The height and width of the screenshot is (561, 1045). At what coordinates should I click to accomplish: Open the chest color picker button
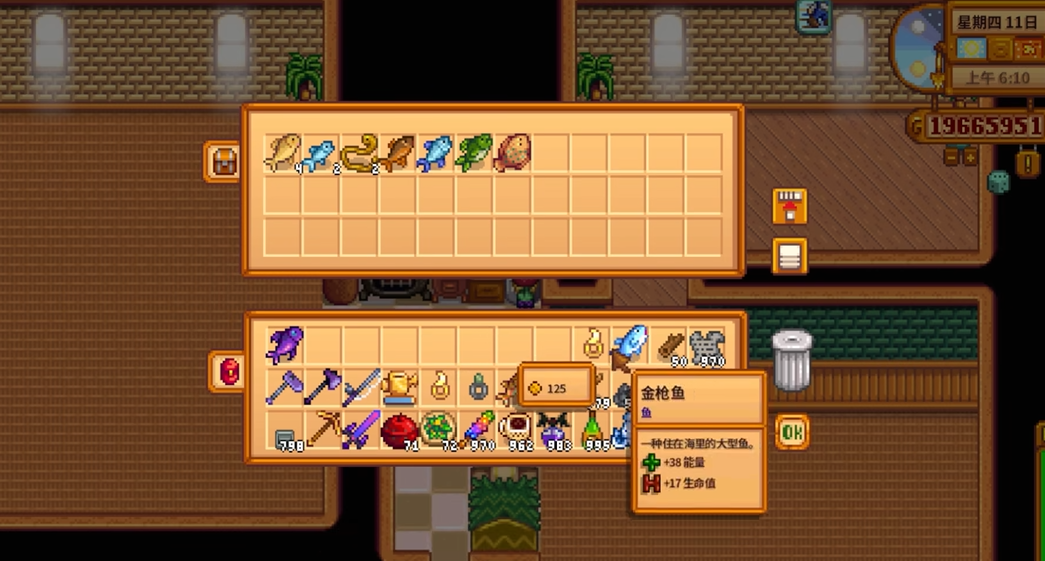click(223, 162)
